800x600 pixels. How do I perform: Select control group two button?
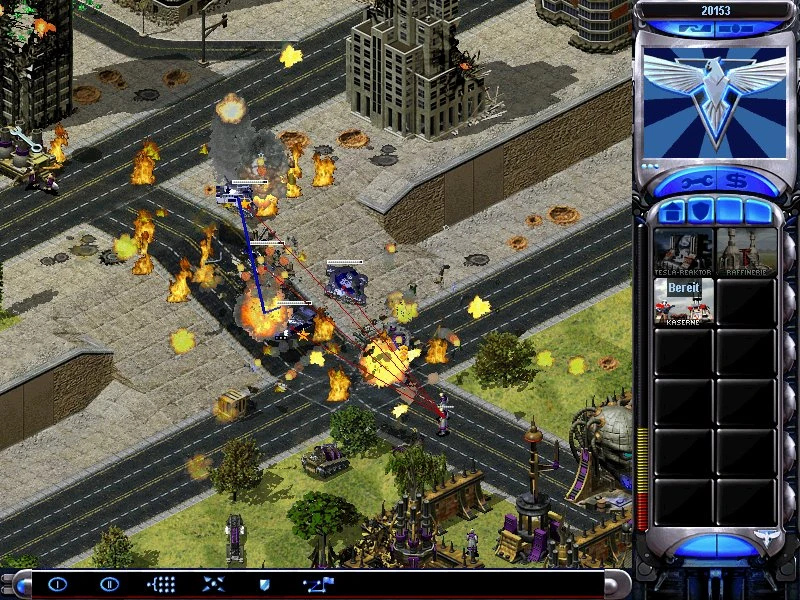pyautogui.click(x=110, y=584)
